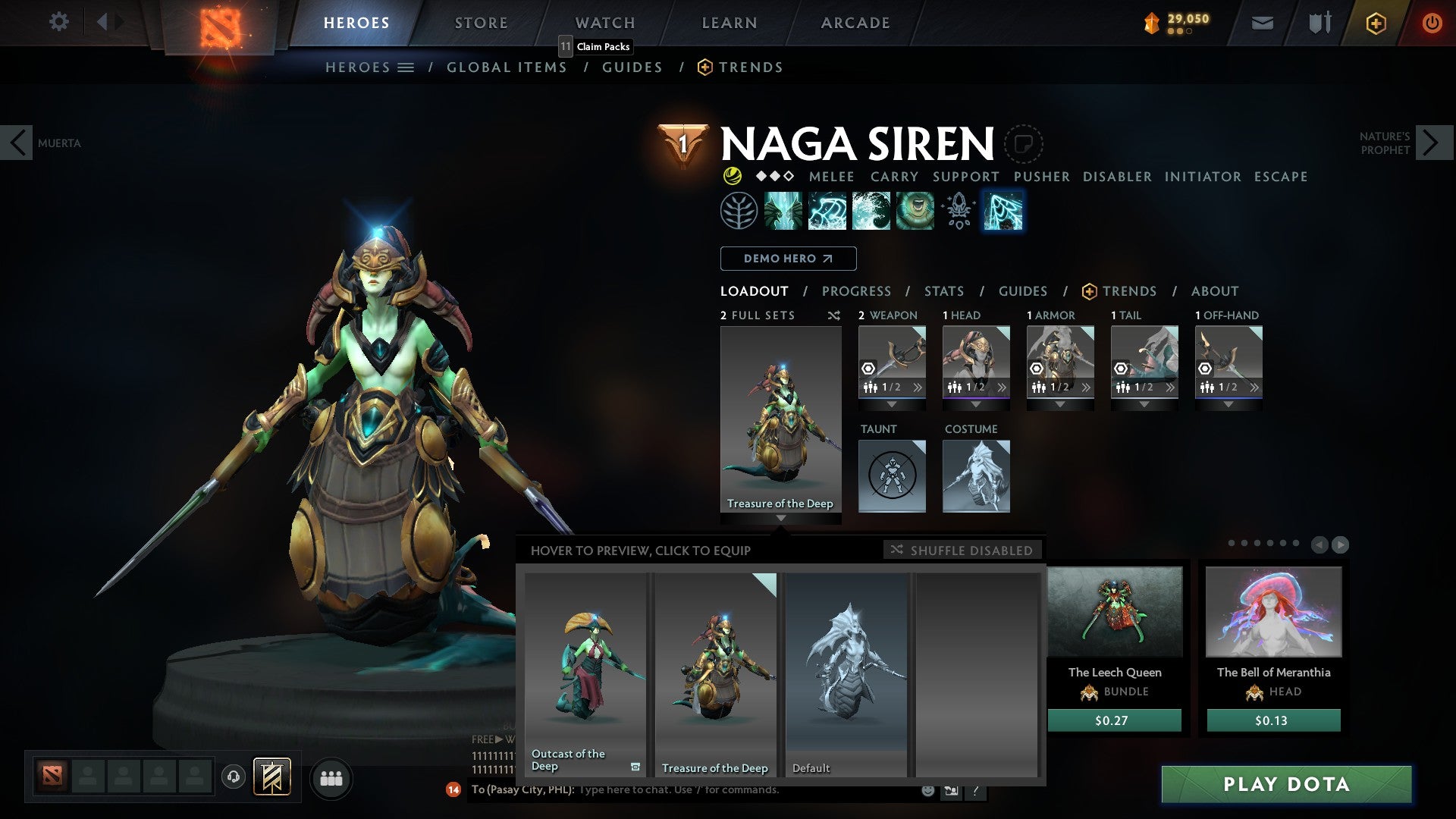Enable shuffle via the Shuffle Disabled toggle
Viewport: 1456px width, 819px height.
(962, 551)
